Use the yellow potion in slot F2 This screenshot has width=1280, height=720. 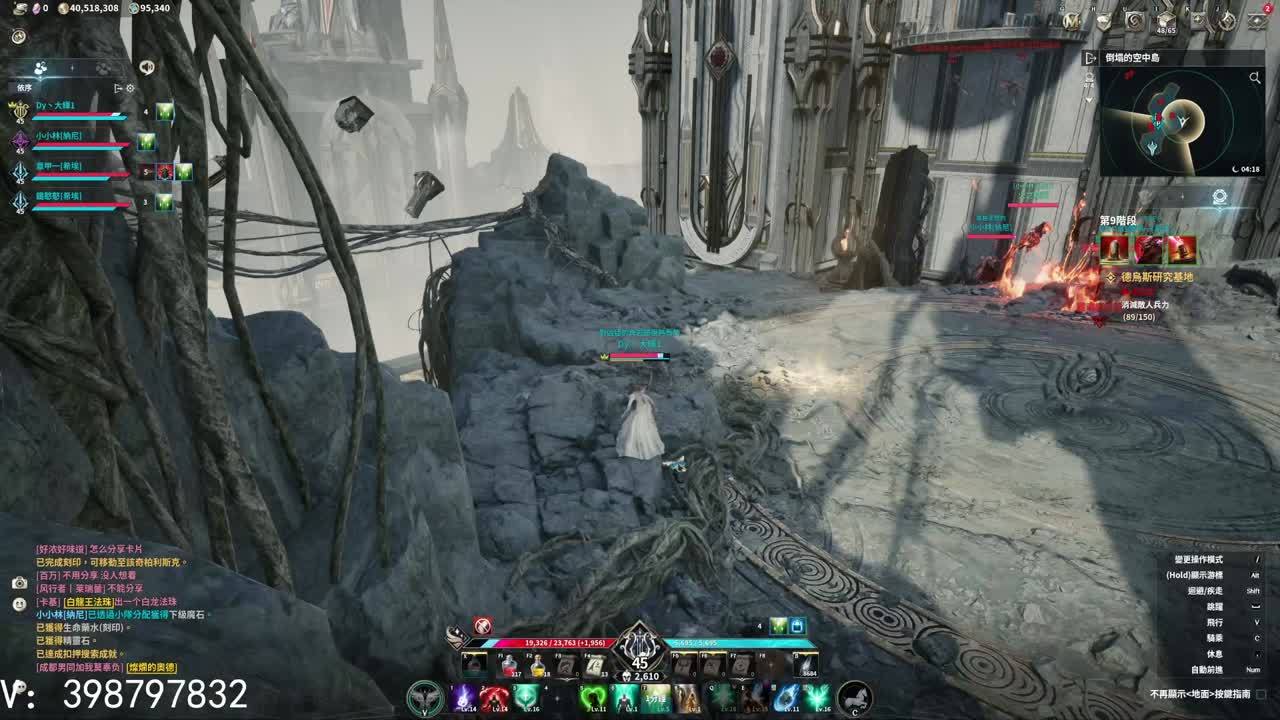pos(538,664)
